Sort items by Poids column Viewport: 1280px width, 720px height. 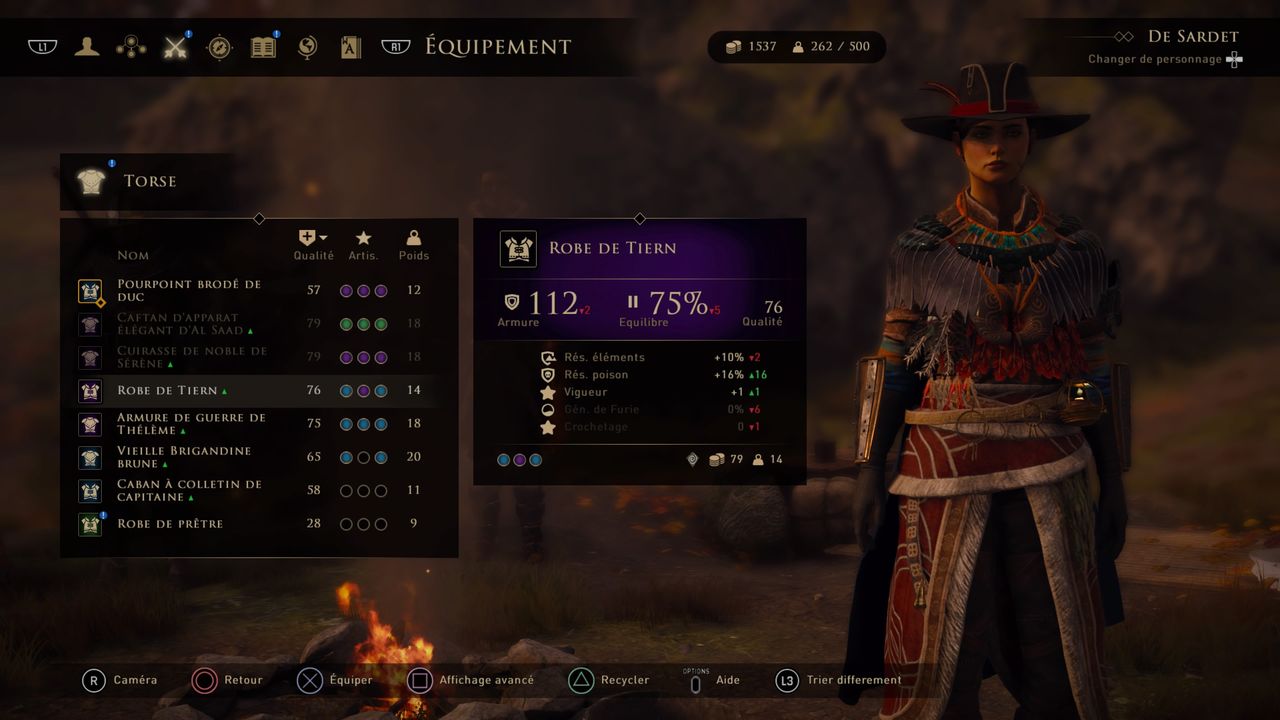point(413,244)
